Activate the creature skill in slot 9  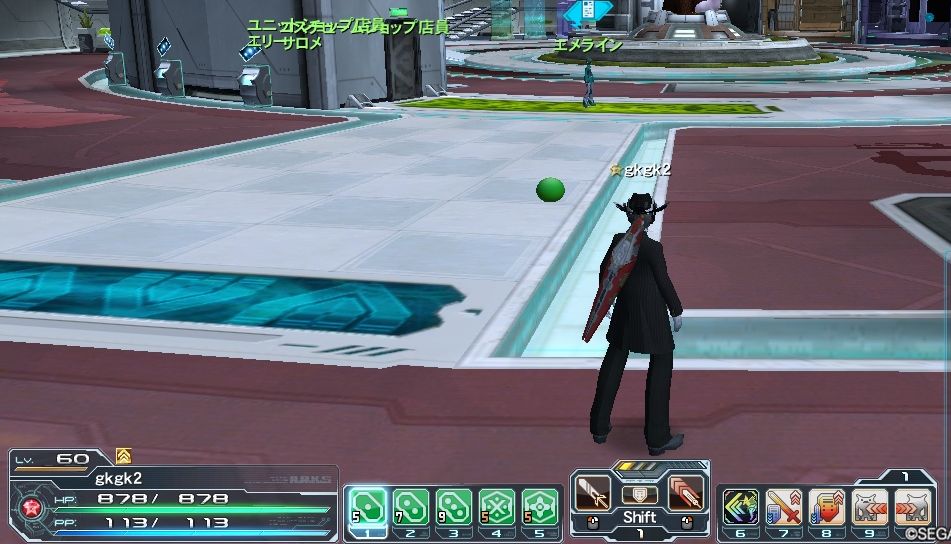(x=868, y=506)
